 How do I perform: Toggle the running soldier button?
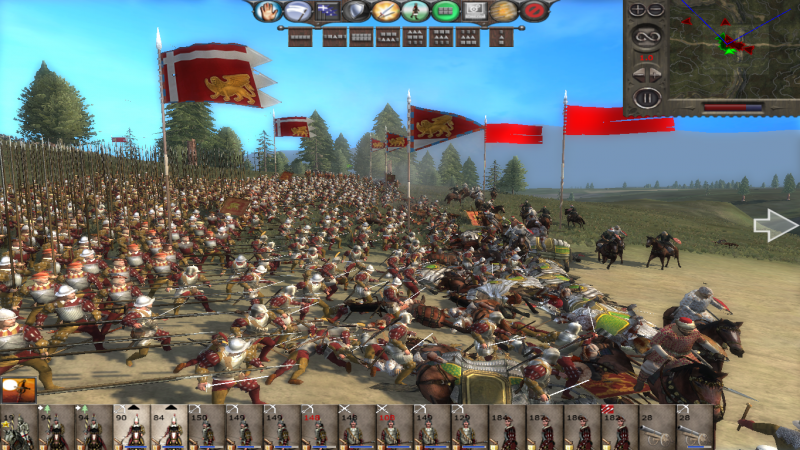[x=416, y=11]
